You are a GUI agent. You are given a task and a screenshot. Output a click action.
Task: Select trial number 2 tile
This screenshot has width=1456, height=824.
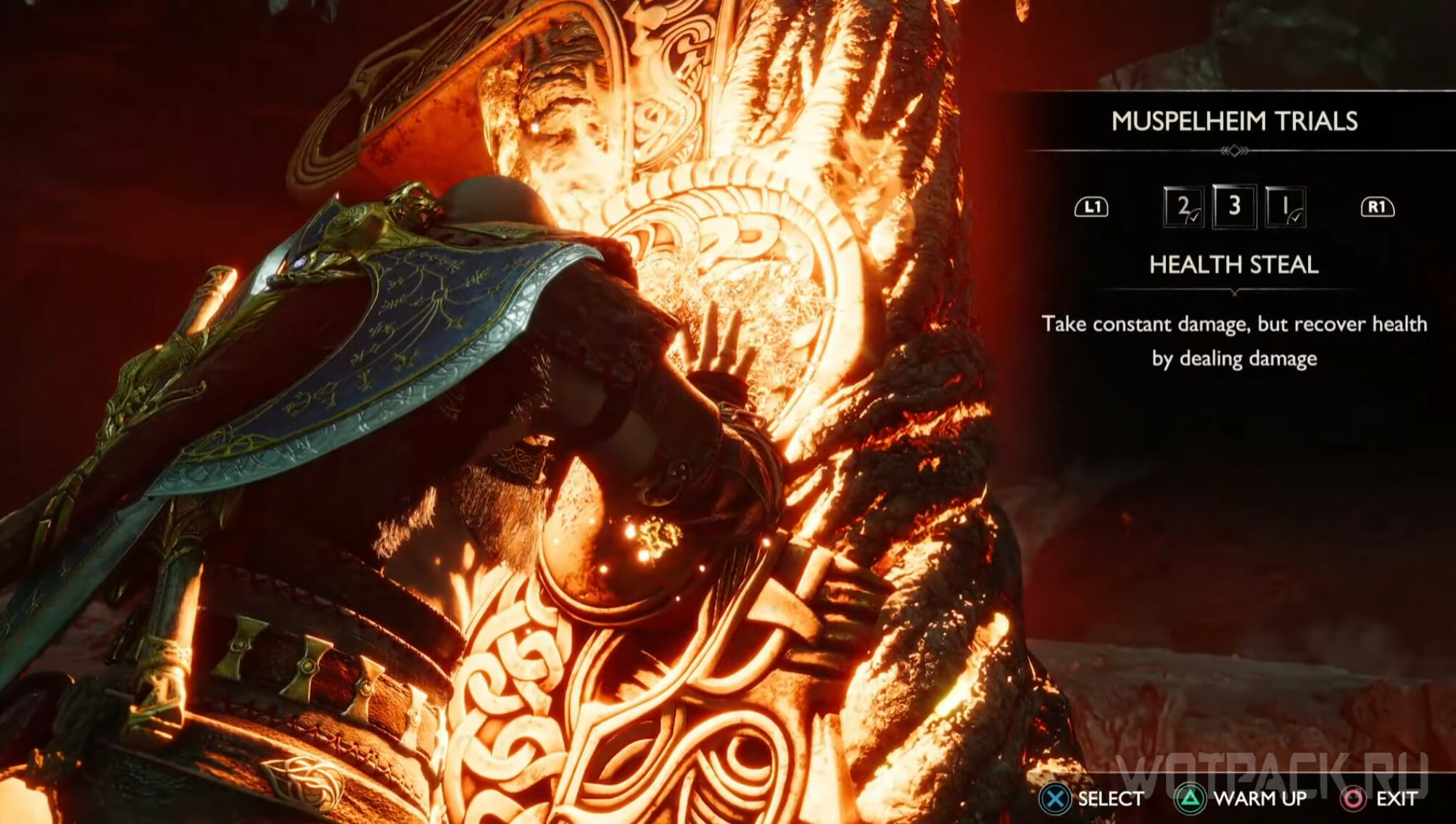pyautogui.click(x=1183, y=207)
